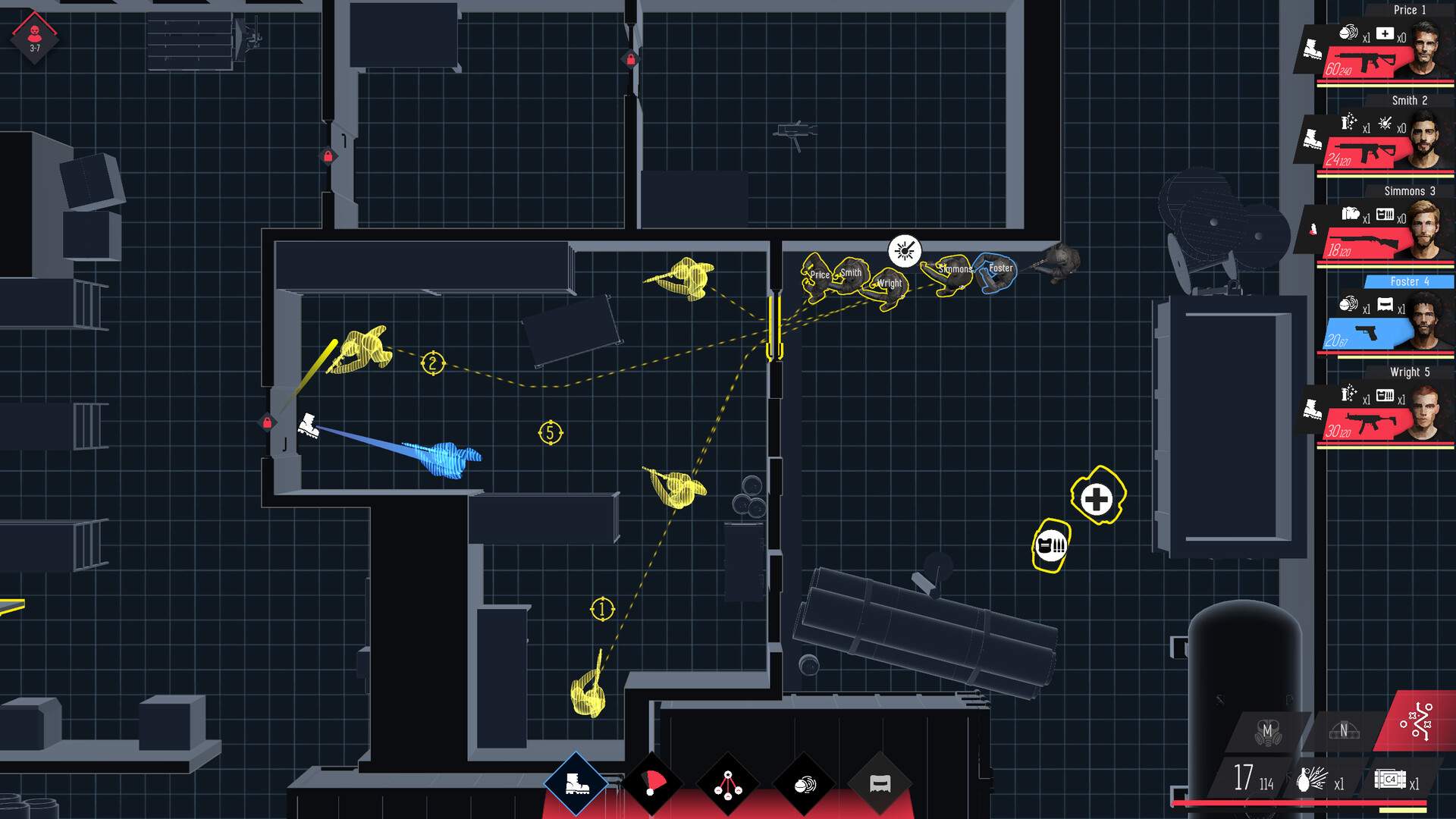The width and height of the screenshot is (1456, 819).
Task: Click the flashbang action marker above squad
Action: [x=904, y=250]
